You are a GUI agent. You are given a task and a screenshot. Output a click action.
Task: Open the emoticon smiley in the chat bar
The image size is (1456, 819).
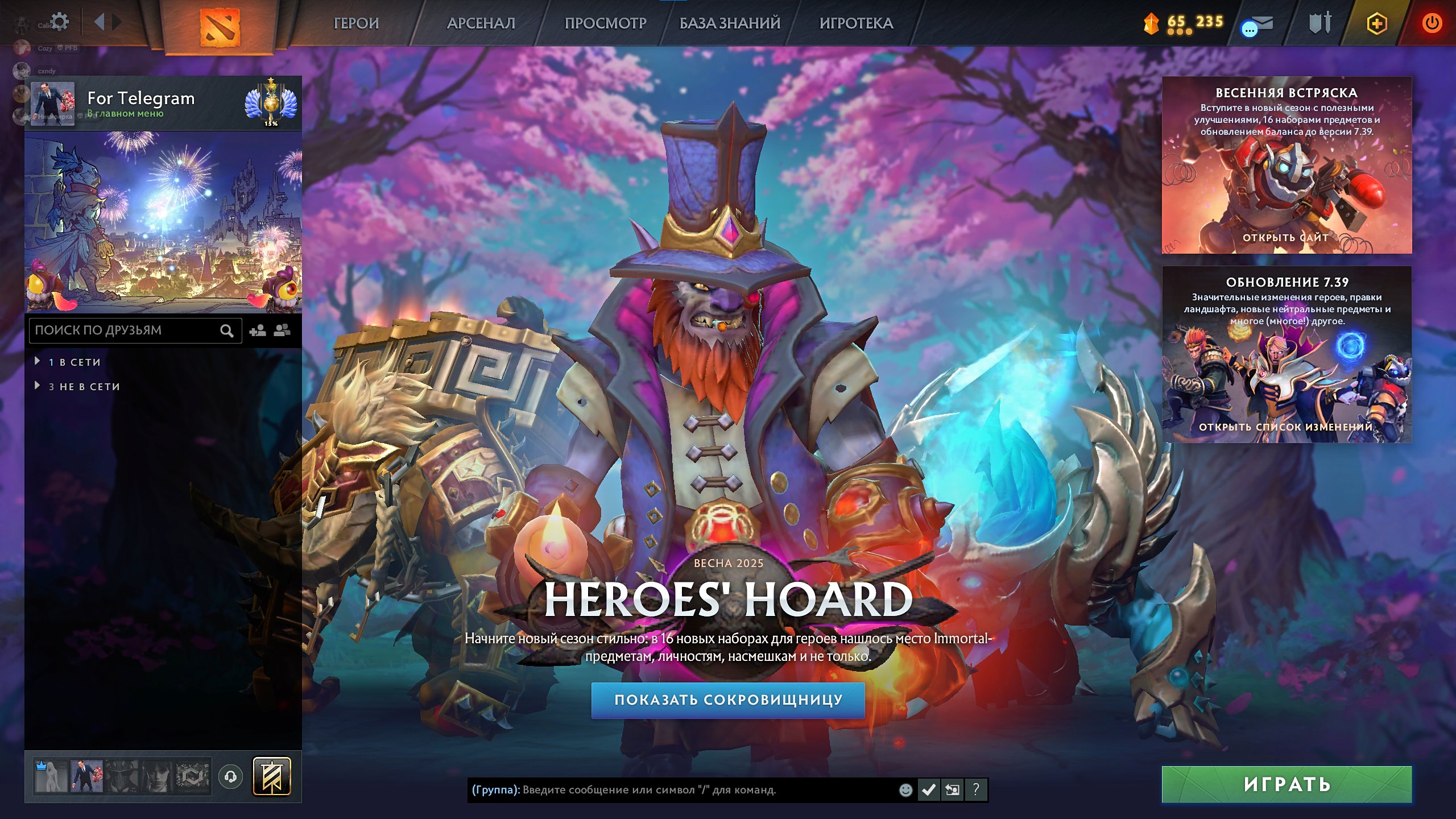[905, 791]
